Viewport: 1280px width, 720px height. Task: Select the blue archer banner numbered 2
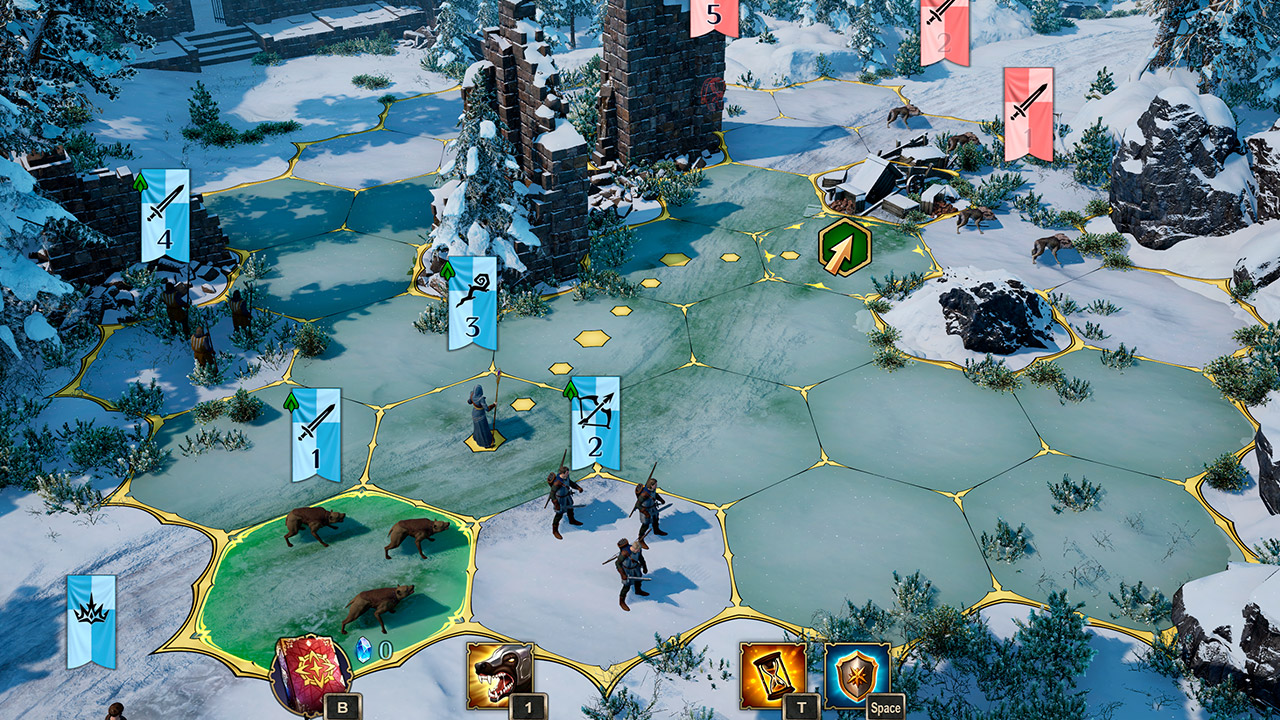[595, 423]
